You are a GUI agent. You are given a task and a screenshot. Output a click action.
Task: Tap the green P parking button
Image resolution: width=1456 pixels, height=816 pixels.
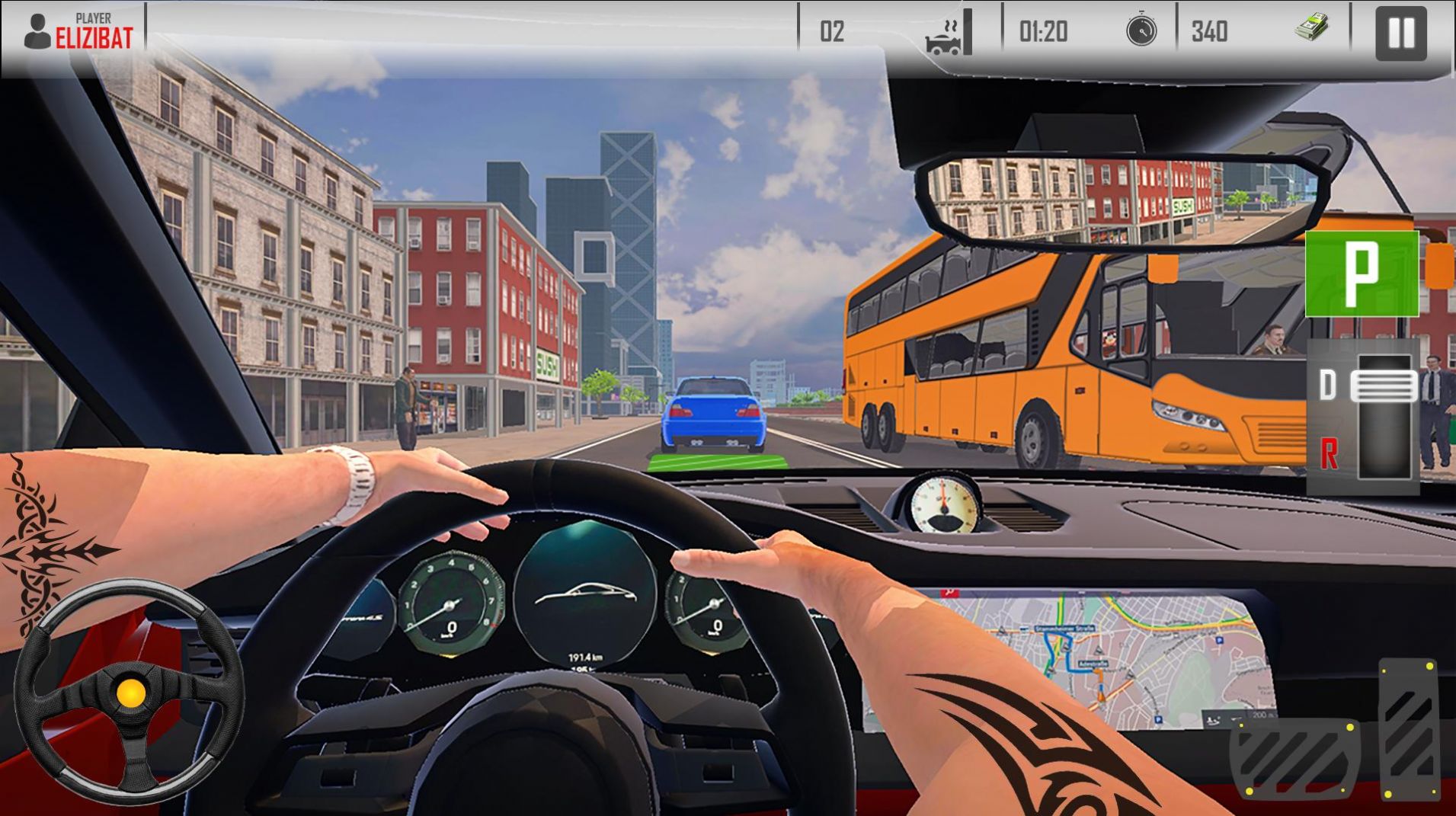1362,274
